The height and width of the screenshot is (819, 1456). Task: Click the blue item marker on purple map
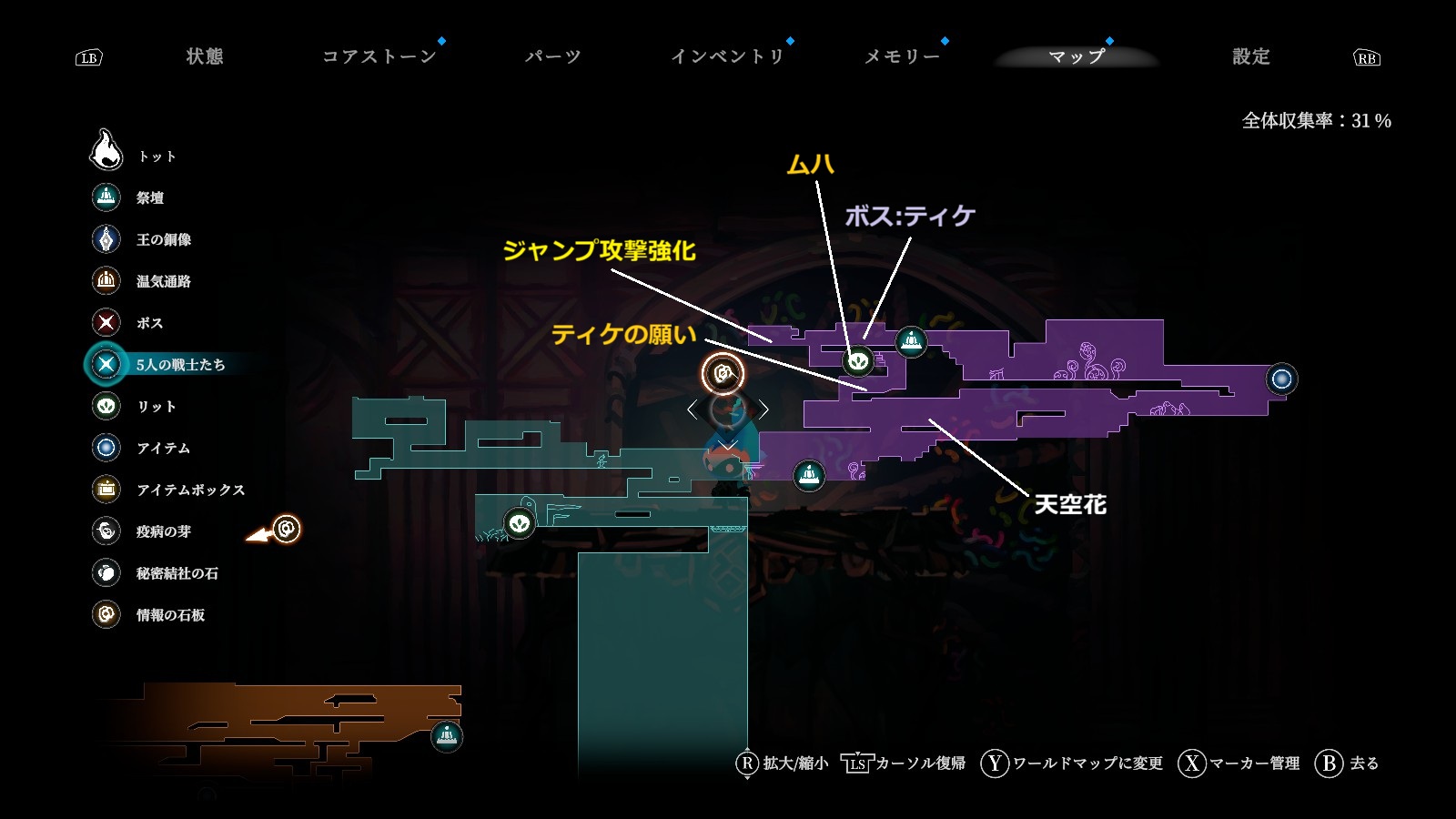1281,379
